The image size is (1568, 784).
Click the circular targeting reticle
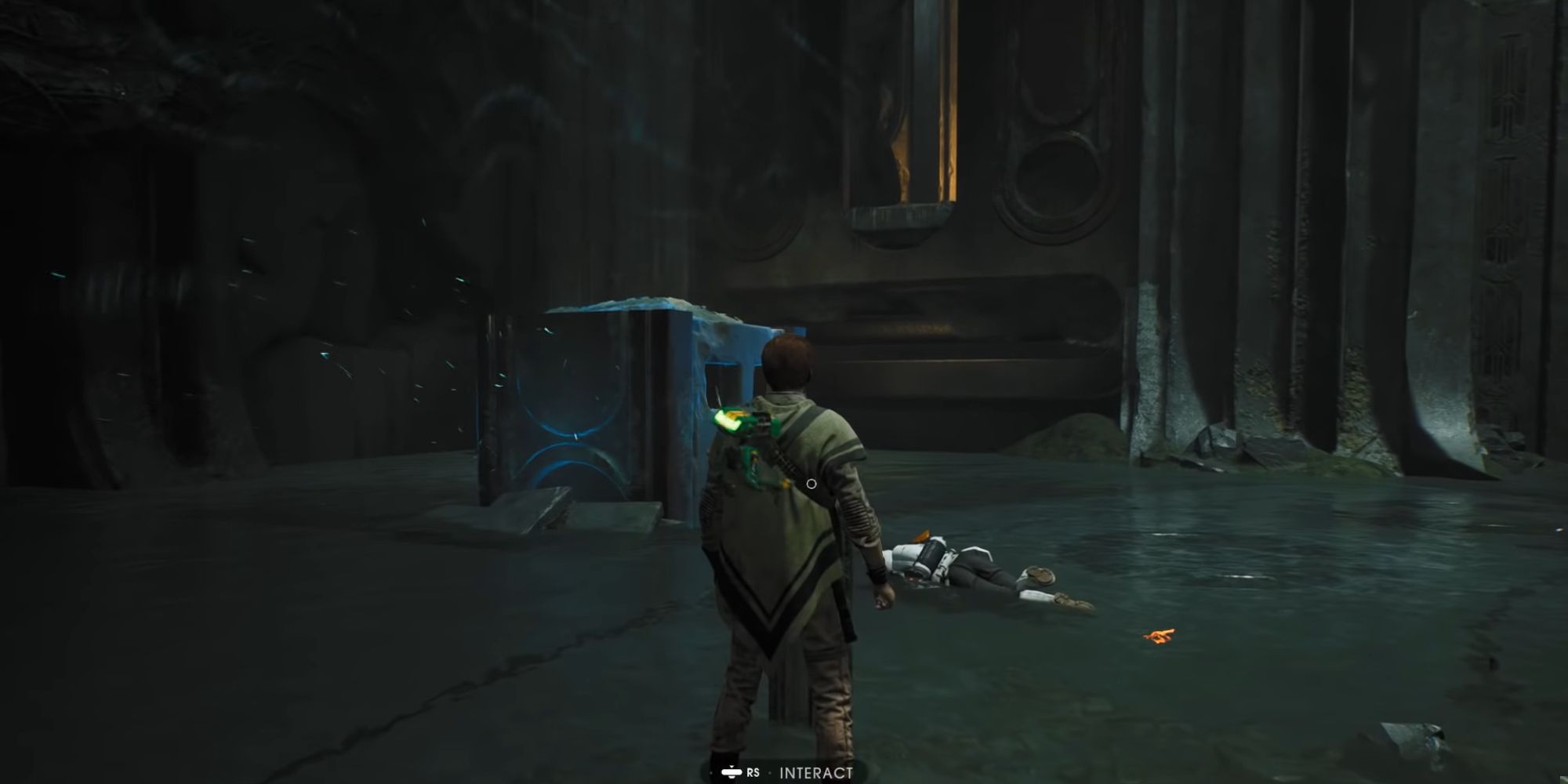pos(811,483)
